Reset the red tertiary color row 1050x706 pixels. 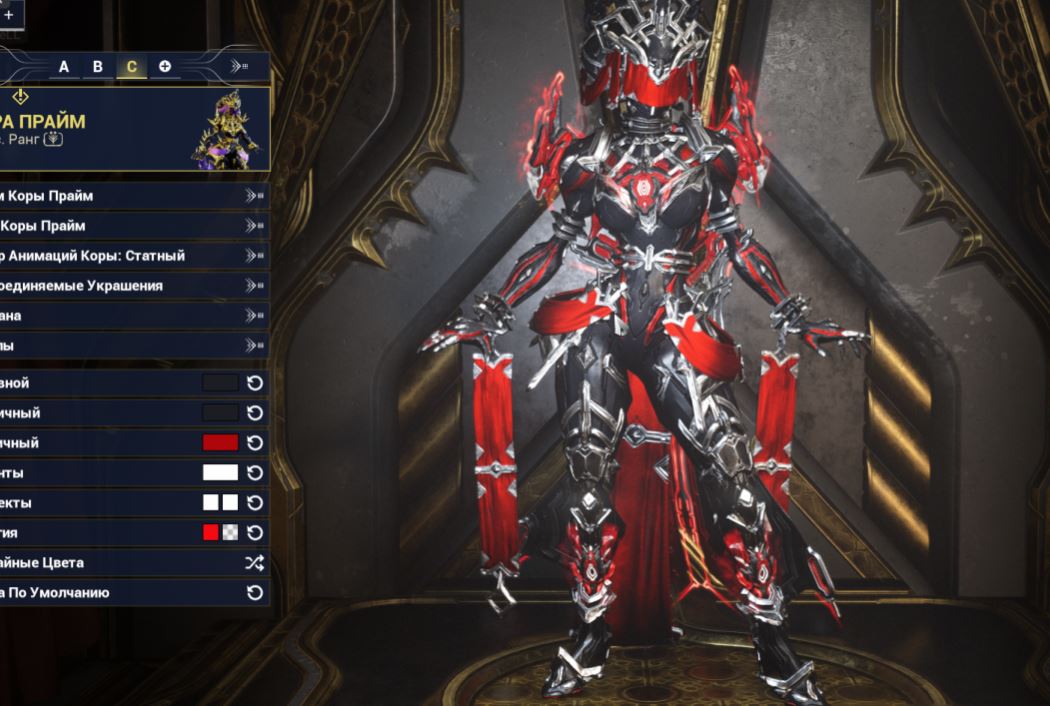[x=255, y=443]
